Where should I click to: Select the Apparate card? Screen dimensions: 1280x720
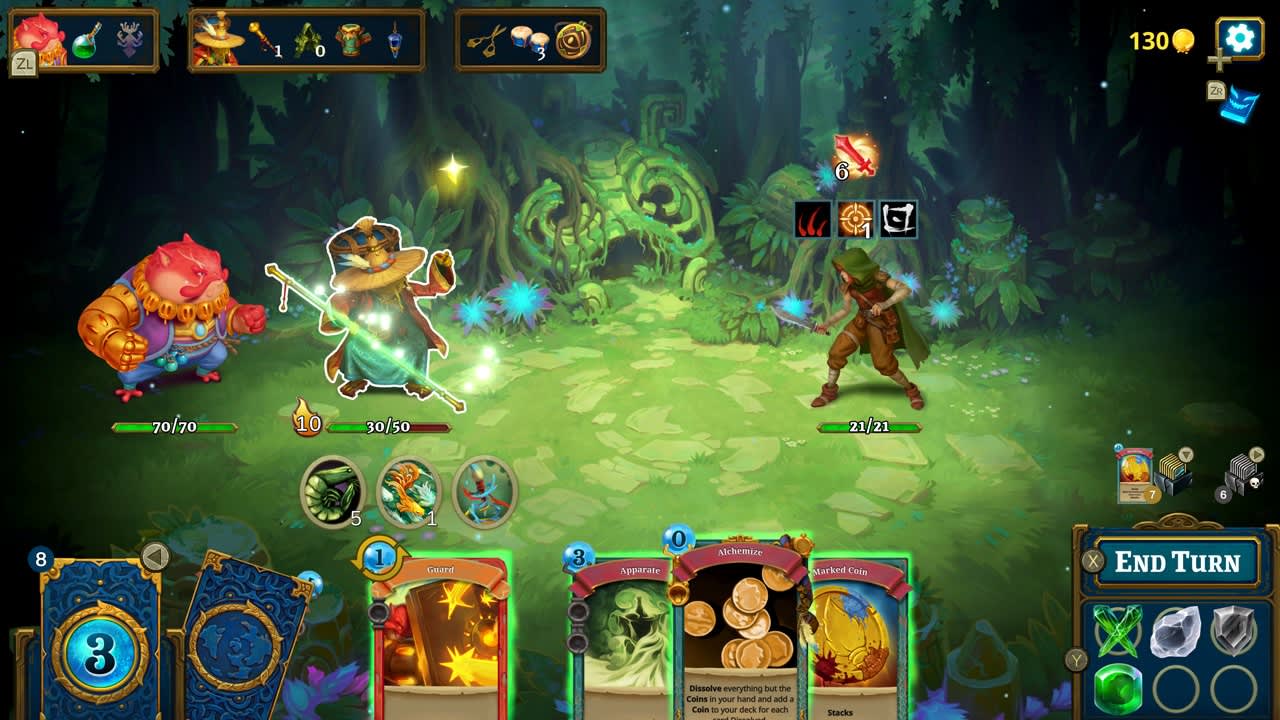pos(622,640)
